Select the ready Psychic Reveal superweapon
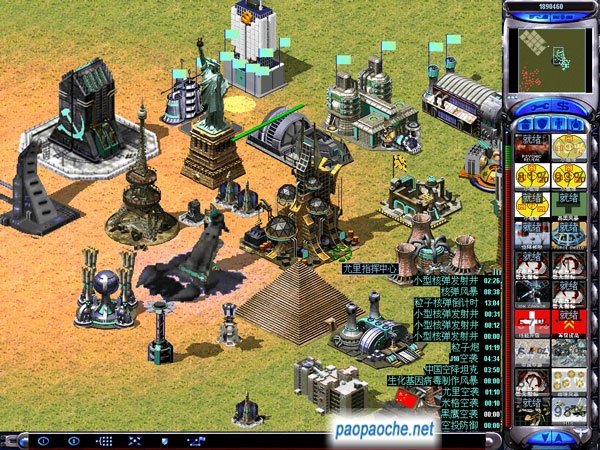 point(533,147)
